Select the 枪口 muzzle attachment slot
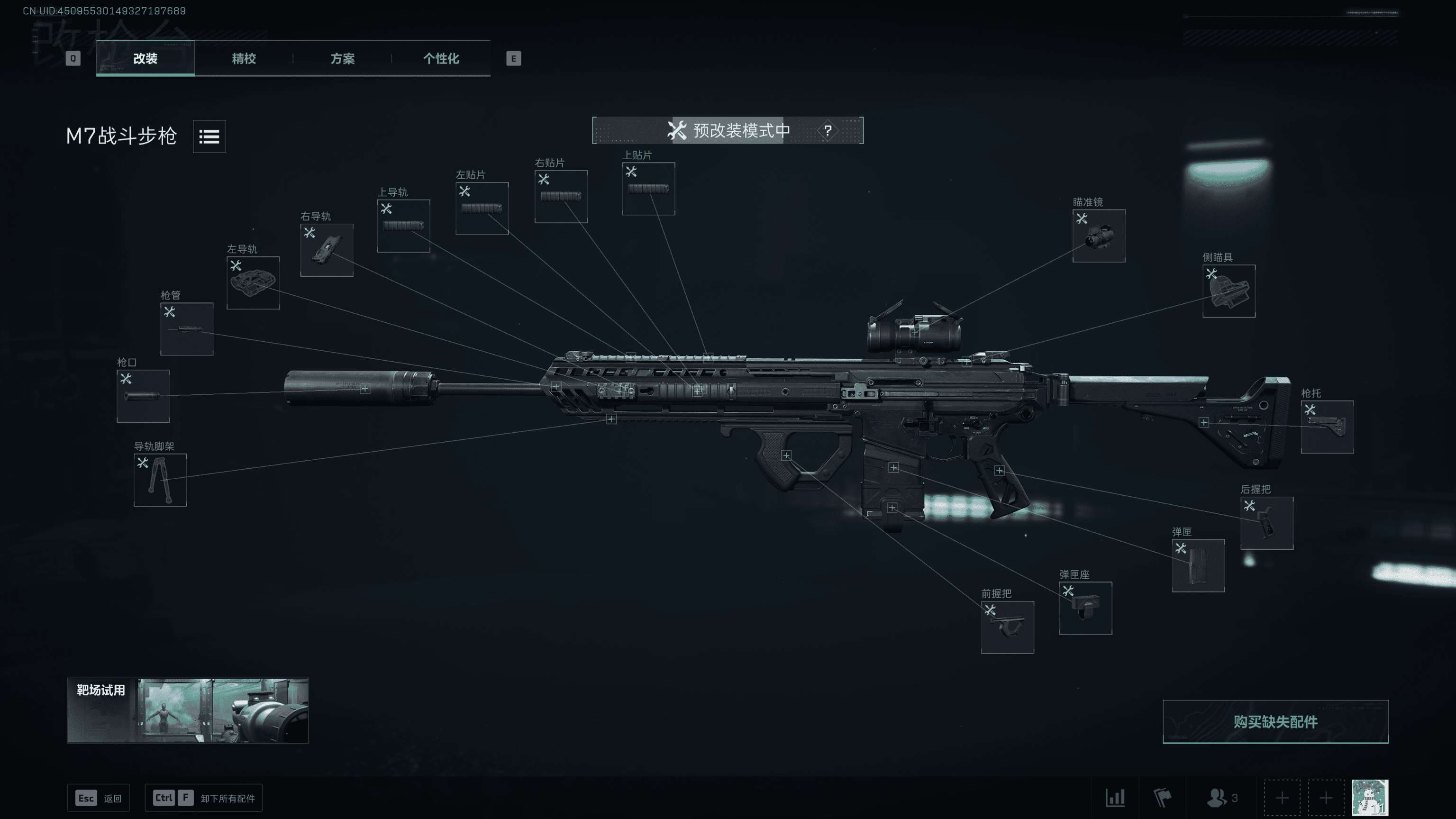Screen dimensions: 1456x819 143,396
